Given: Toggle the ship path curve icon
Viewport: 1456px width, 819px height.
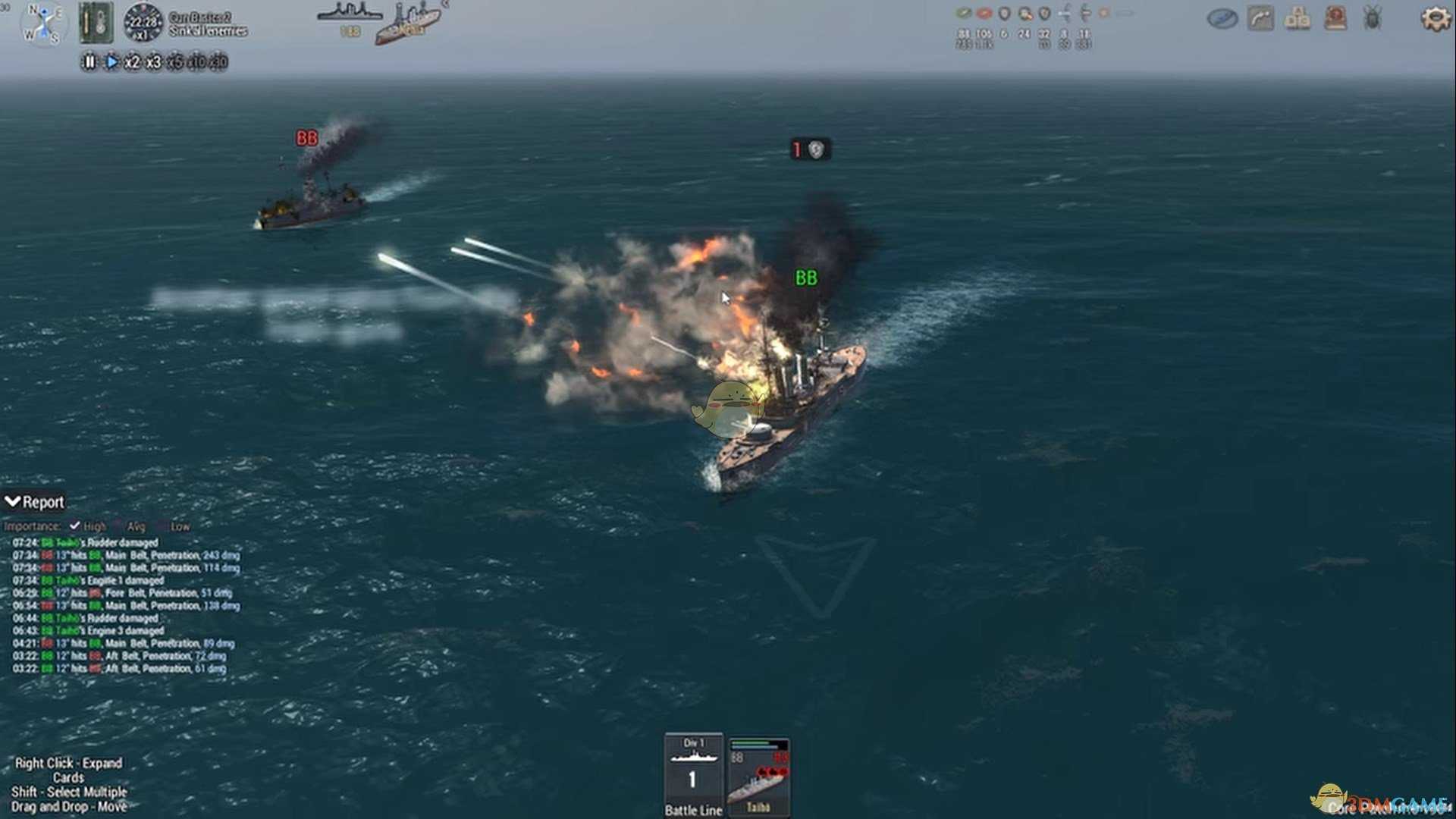Looking at the screenshot, I should click(1260, 18).
